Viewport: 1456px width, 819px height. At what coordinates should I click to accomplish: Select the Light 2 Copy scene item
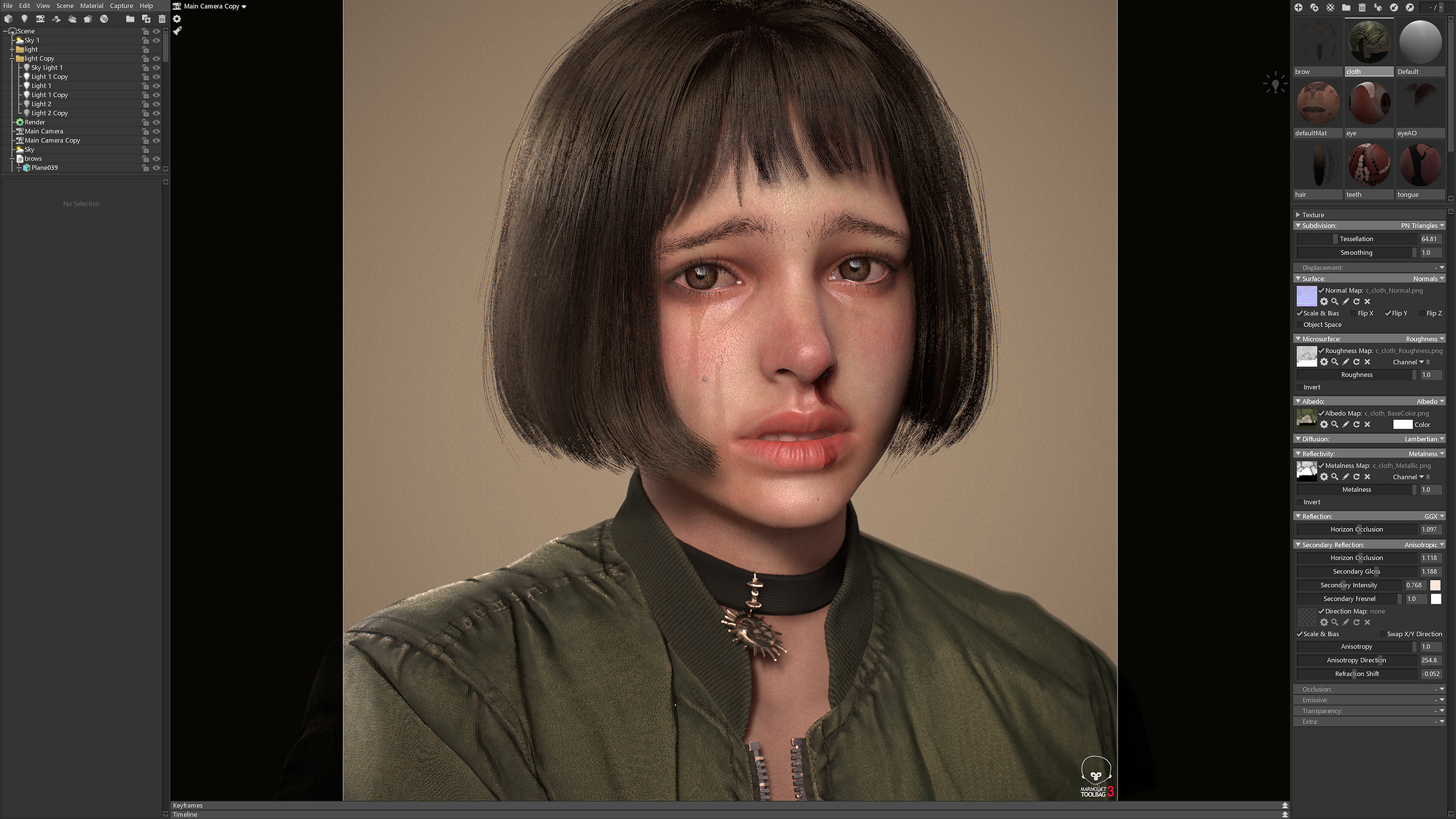click(x=50, y=113)
